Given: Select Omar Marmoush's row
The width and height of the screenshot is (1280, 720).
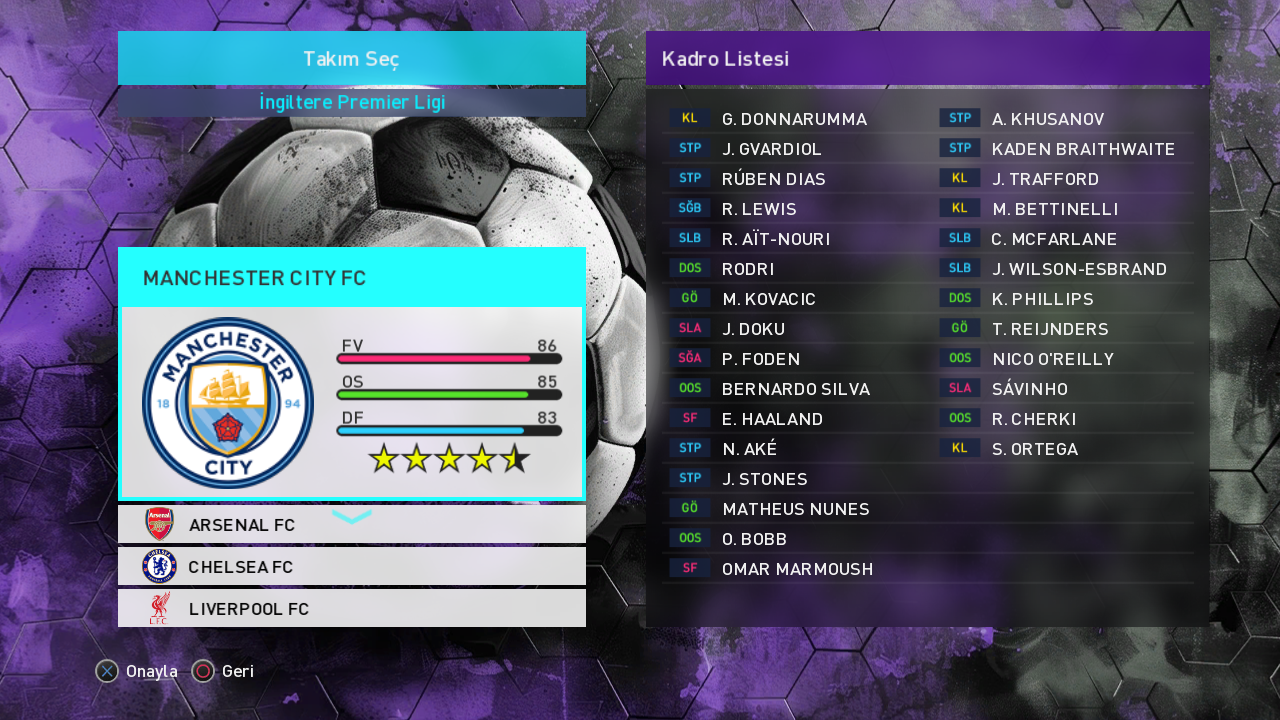Looking at the screenshot, I should [797, 569].
